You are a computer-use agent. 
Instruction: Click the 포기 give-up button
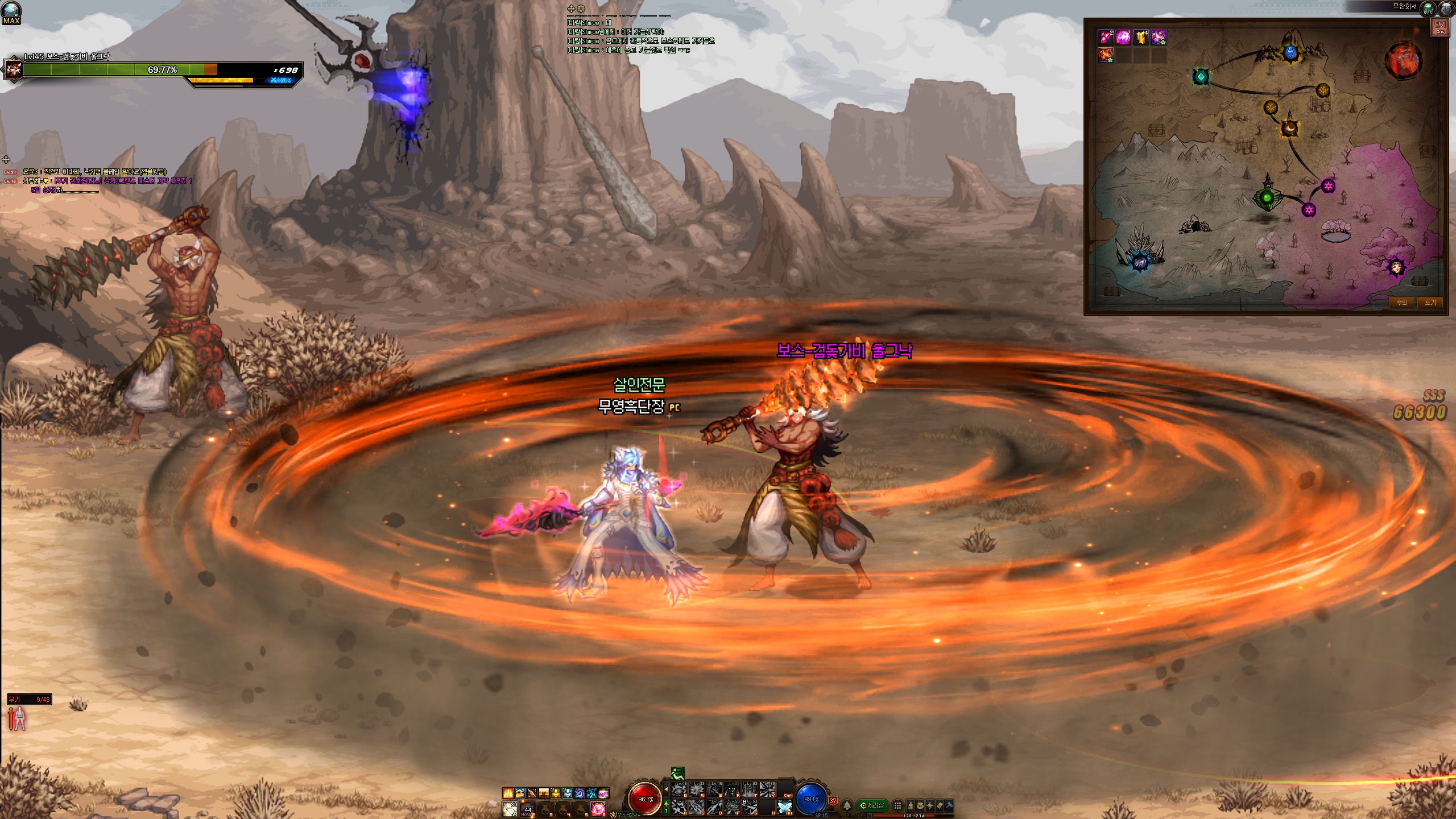pos(1430,303)
